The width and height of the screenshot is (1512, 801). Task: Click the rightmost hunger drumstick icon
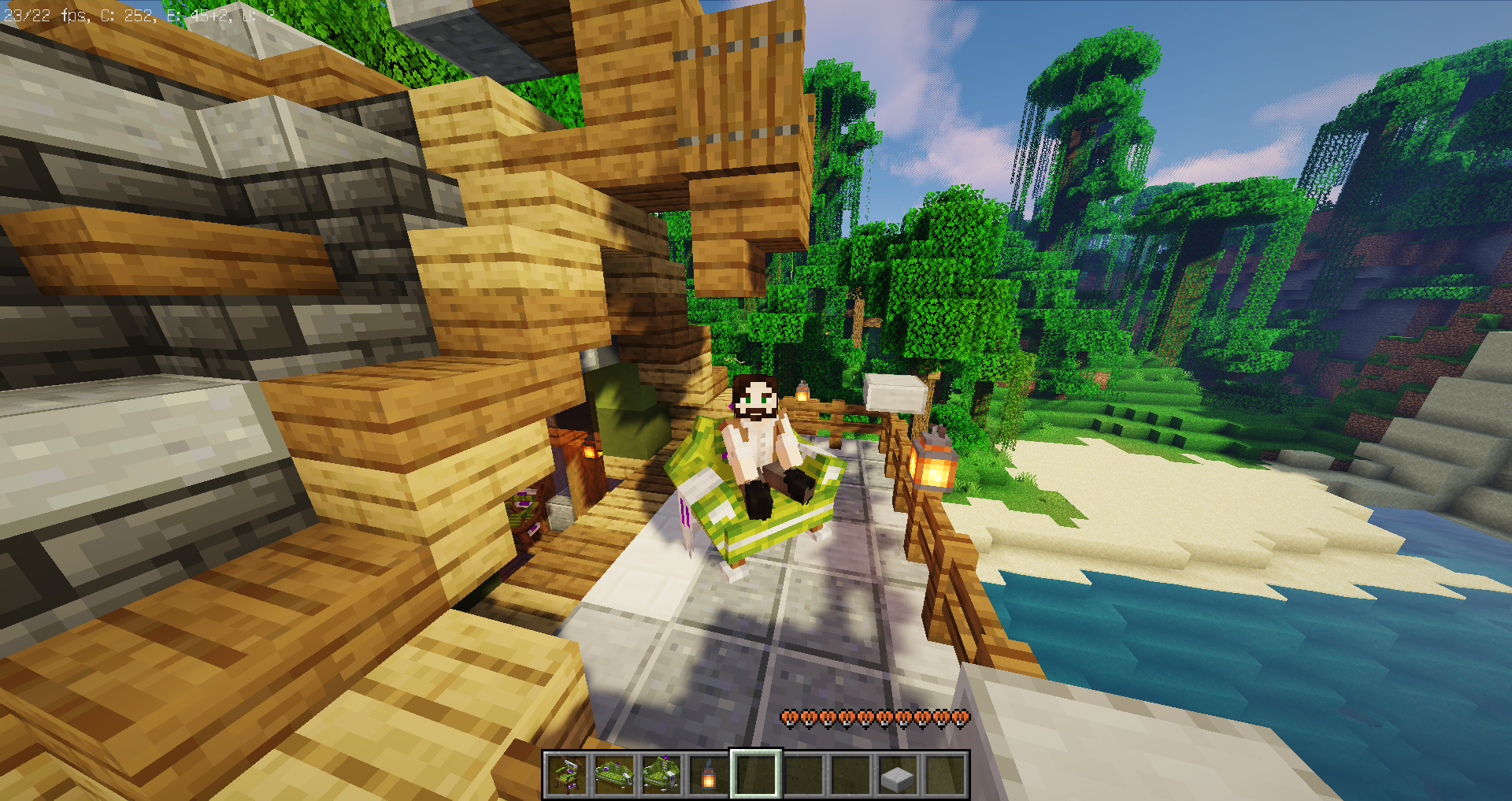[x=961, y=718]
